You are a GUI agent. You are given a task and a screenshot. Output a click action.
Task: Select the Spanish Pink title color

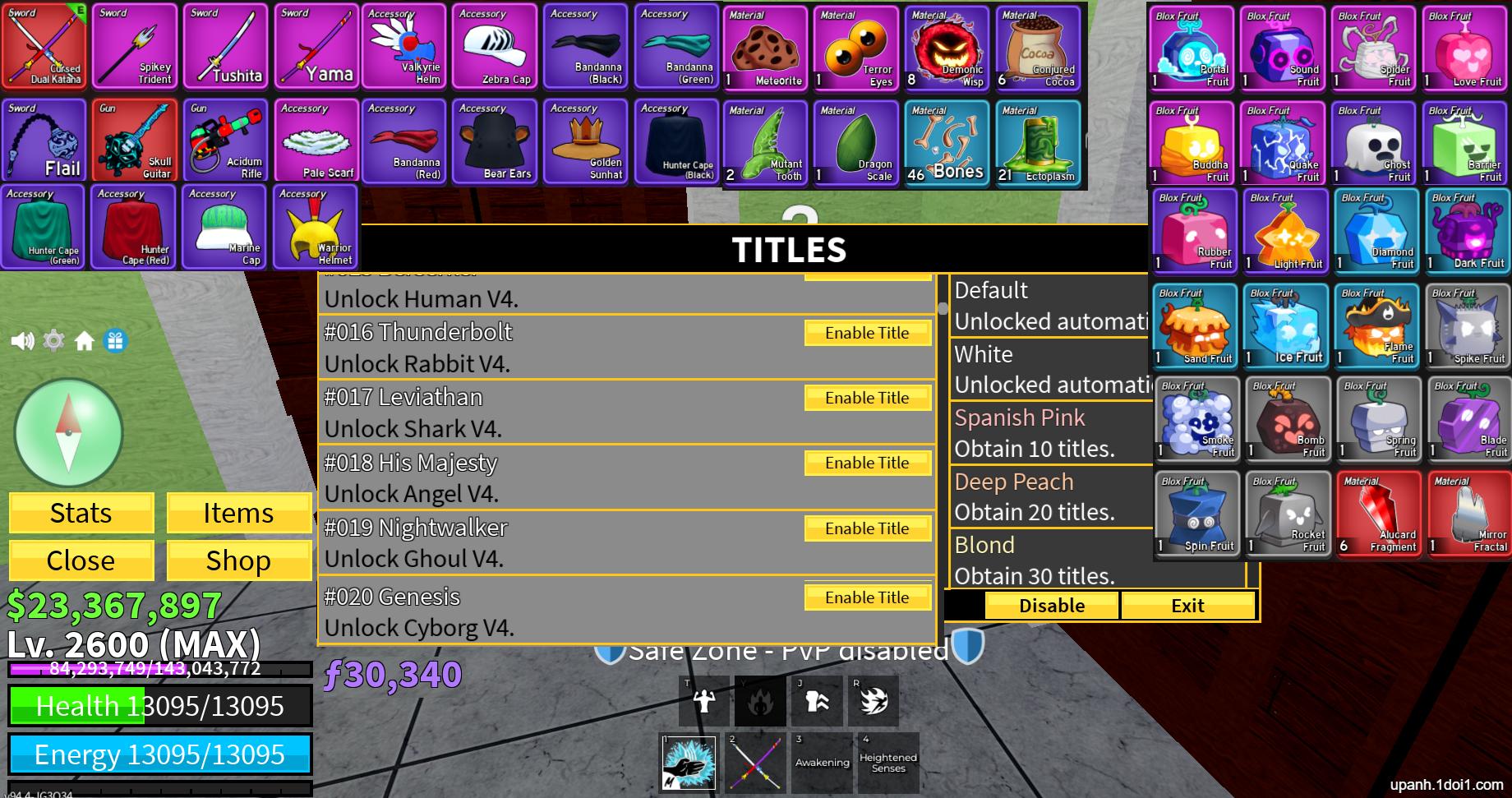(x=1020, y=417)
